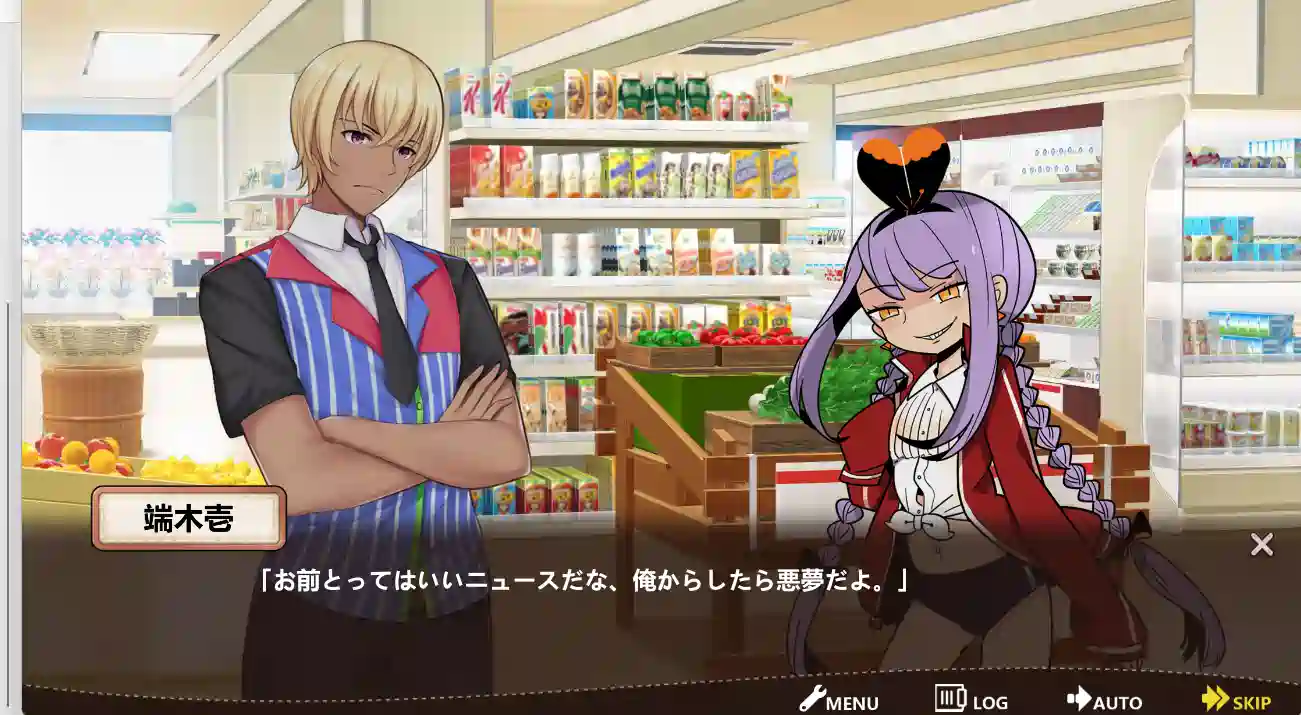
Task: Hide the dialogue box with the X
Action: [1262, 545]
